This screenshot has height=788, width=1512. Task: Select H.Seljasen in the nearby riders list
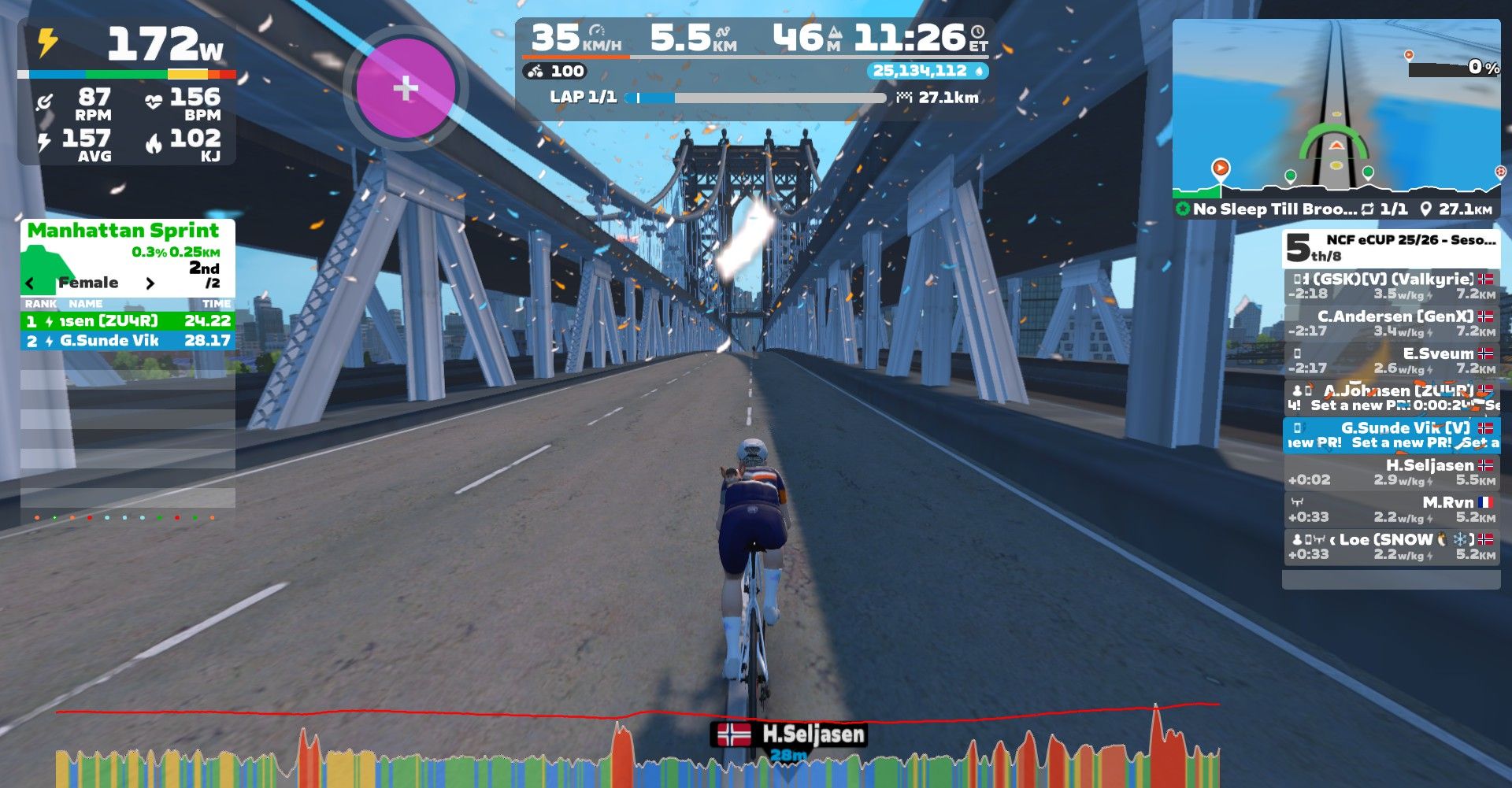[x=1391, y=472]
